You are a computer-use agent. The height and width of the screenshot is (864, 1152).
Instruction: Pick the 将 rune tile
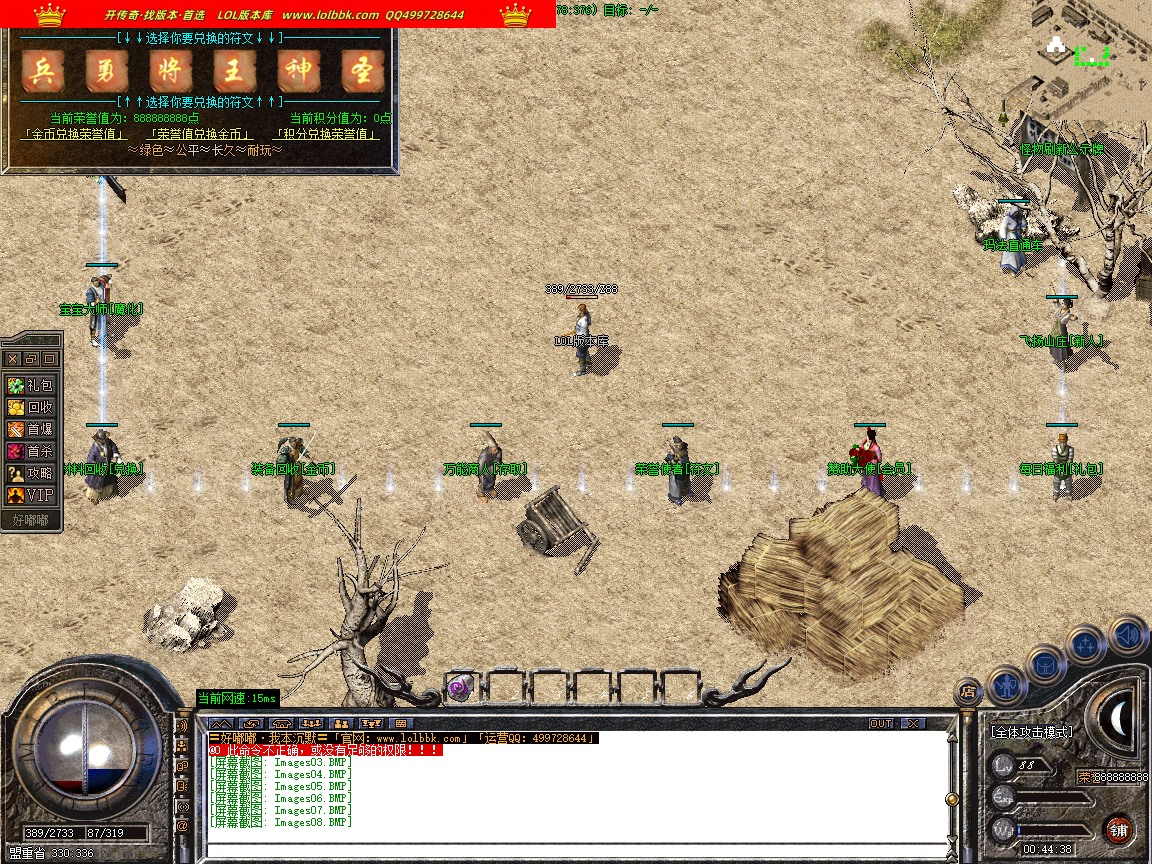click(171, 72)
